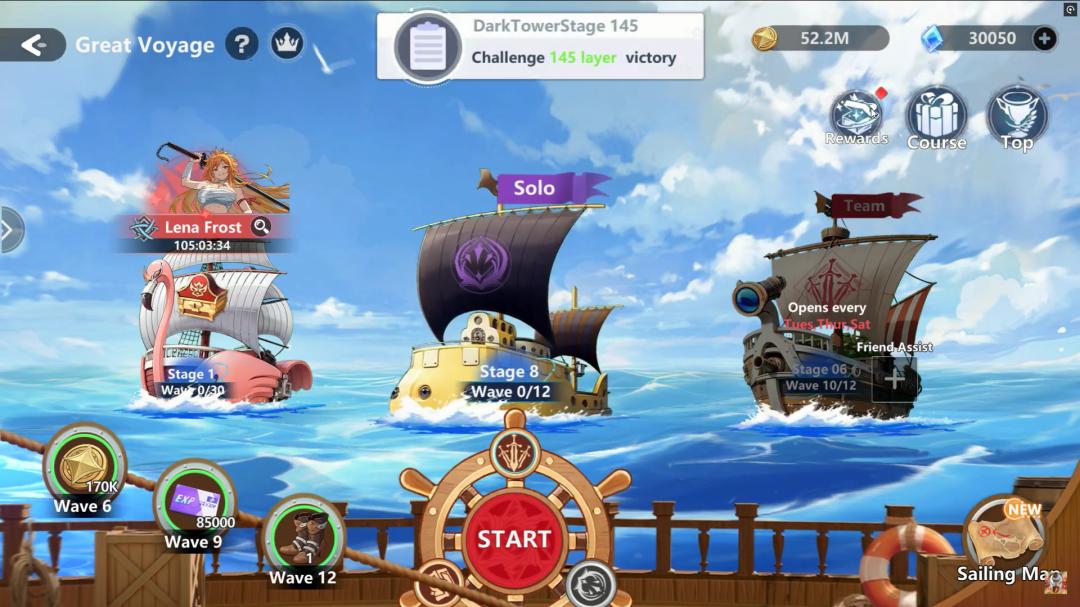1080x607 pixels.
Task: Show the Top rankings trophy
Action: 1017,117
